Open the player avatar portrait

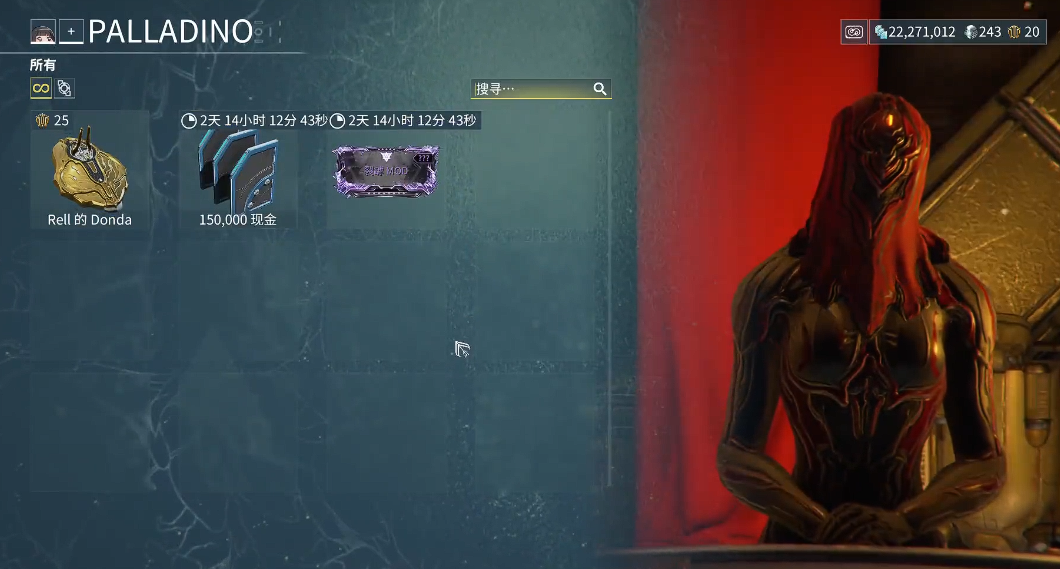(x=42, y=32)
